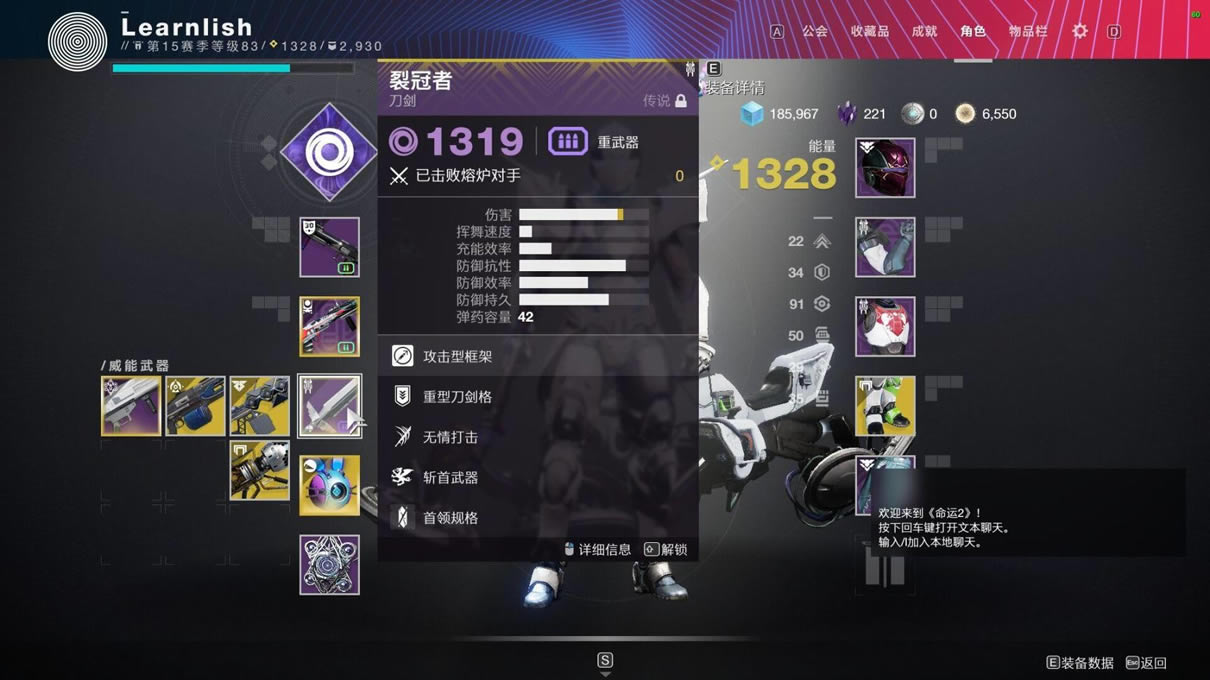Viewport: 1210px width, 680px height.
Task: Select the 角色 (Character) tab
Action: (x=973, y=31)
